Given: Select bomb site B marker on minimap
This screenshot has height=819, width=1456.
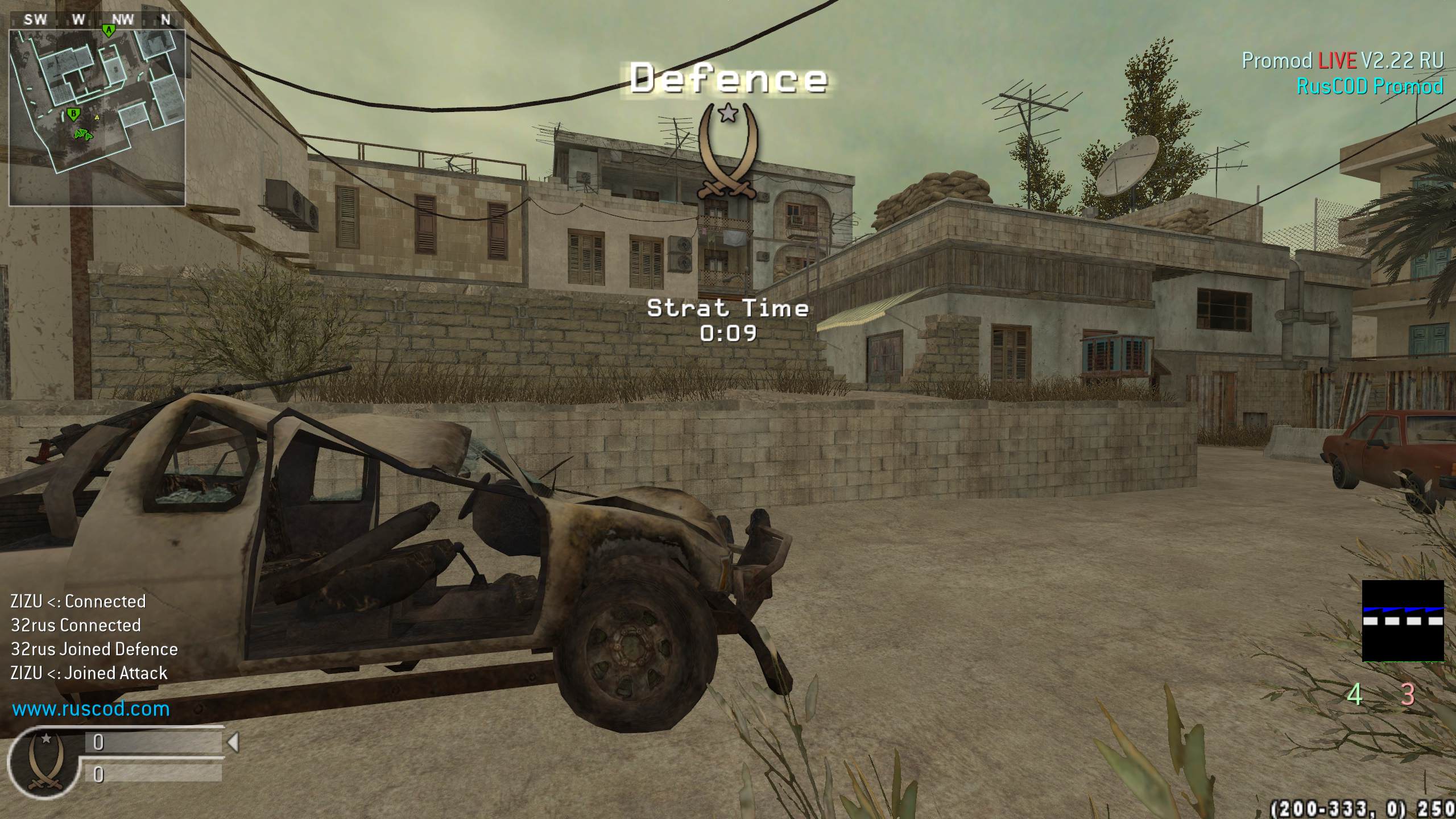Looking at the screenshot, I should tap(73, 115).
